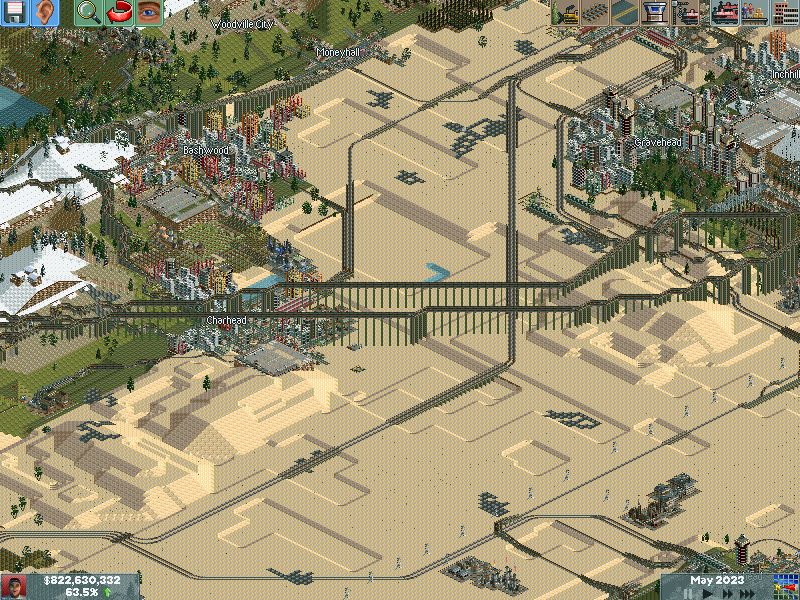Open the port and airport building menu
Image resolution: width=800 pixels, height=600 pixels.
pos(655,13)
